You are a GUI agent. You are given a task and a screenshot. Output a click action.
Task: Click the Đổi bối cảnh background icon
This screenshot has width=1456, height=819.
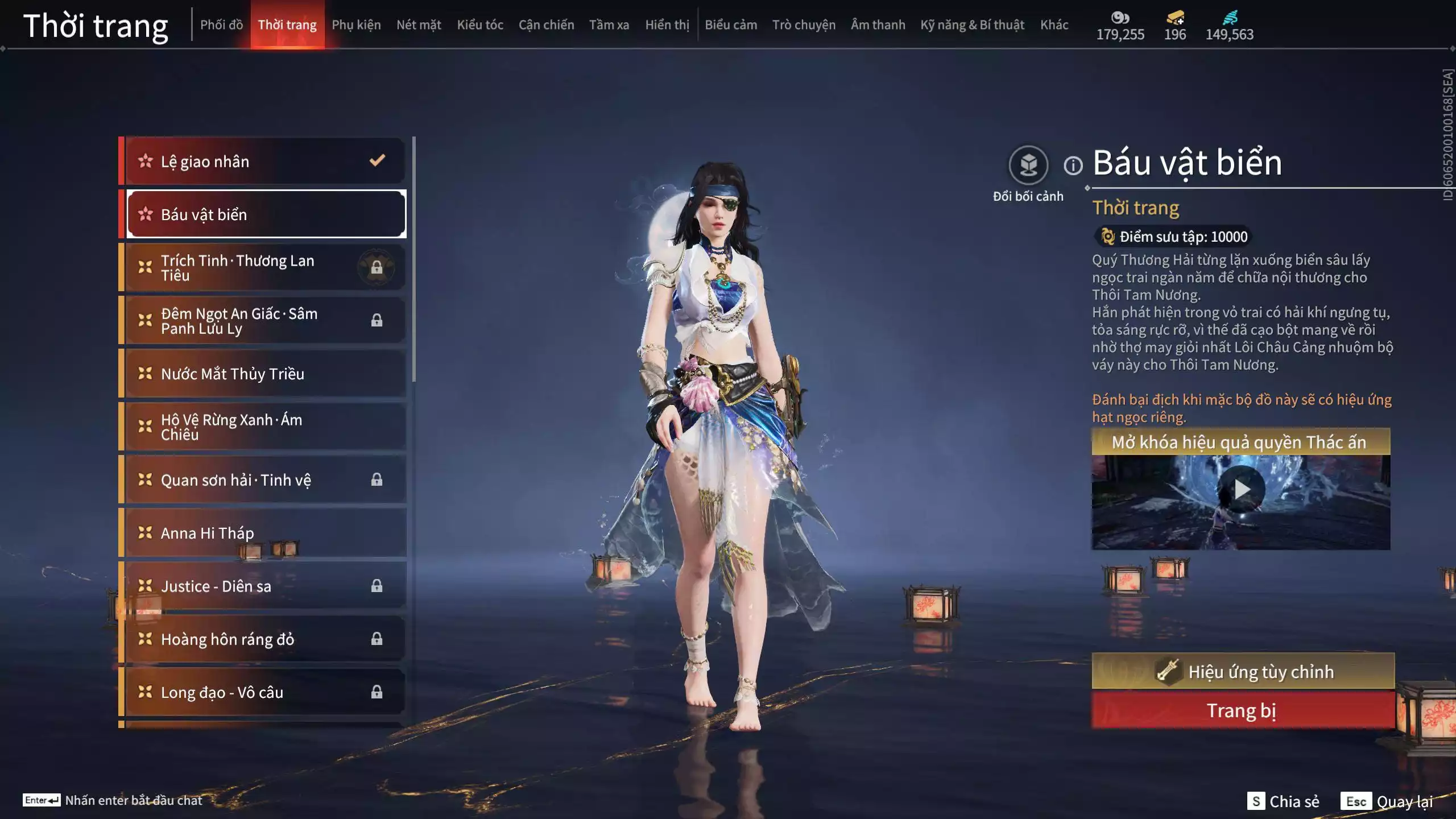(1028, 166)
